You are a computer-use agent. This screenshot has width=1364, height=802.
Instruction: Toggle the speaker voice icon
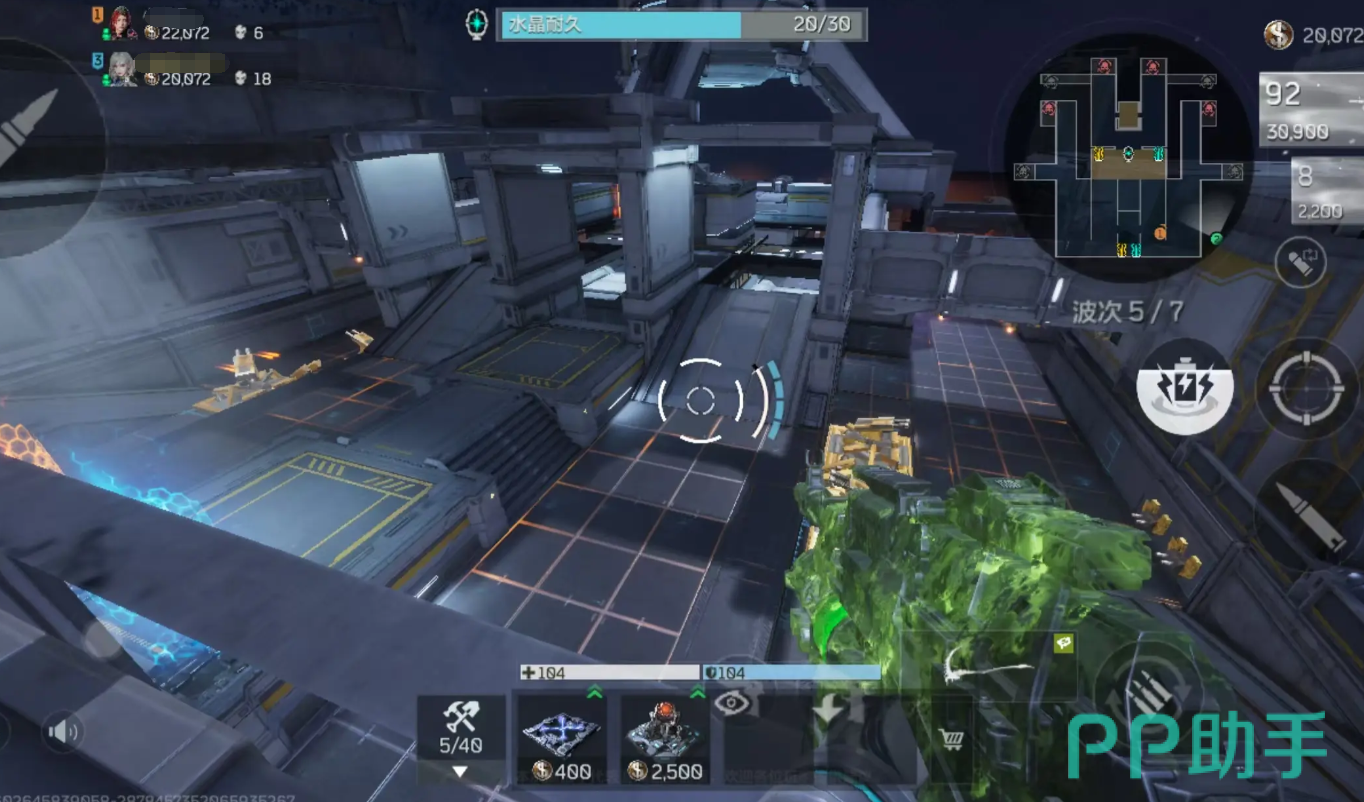pos(63,733)
